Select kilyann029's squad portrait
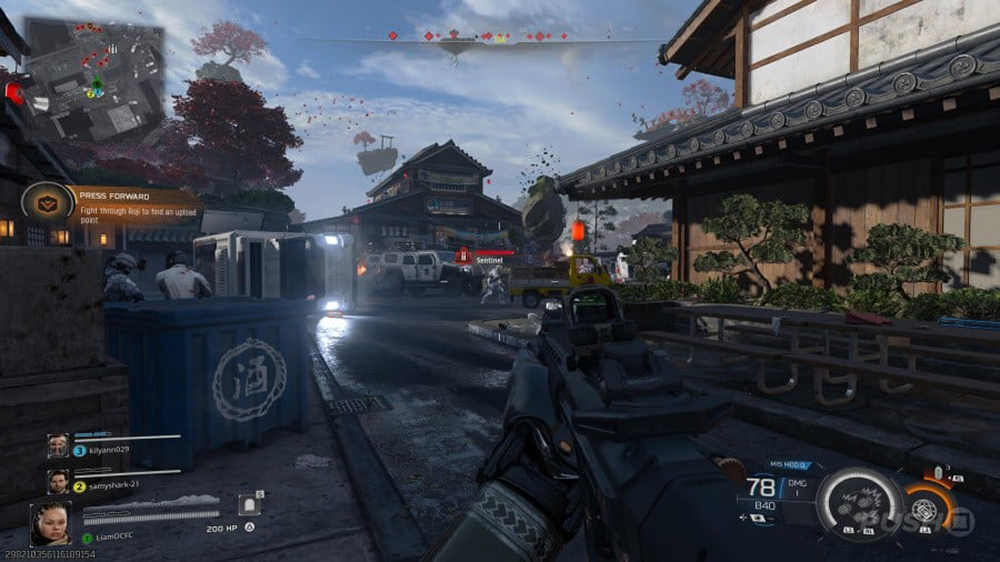Viewport: 1000px width, 562px height. click(58, 445)
